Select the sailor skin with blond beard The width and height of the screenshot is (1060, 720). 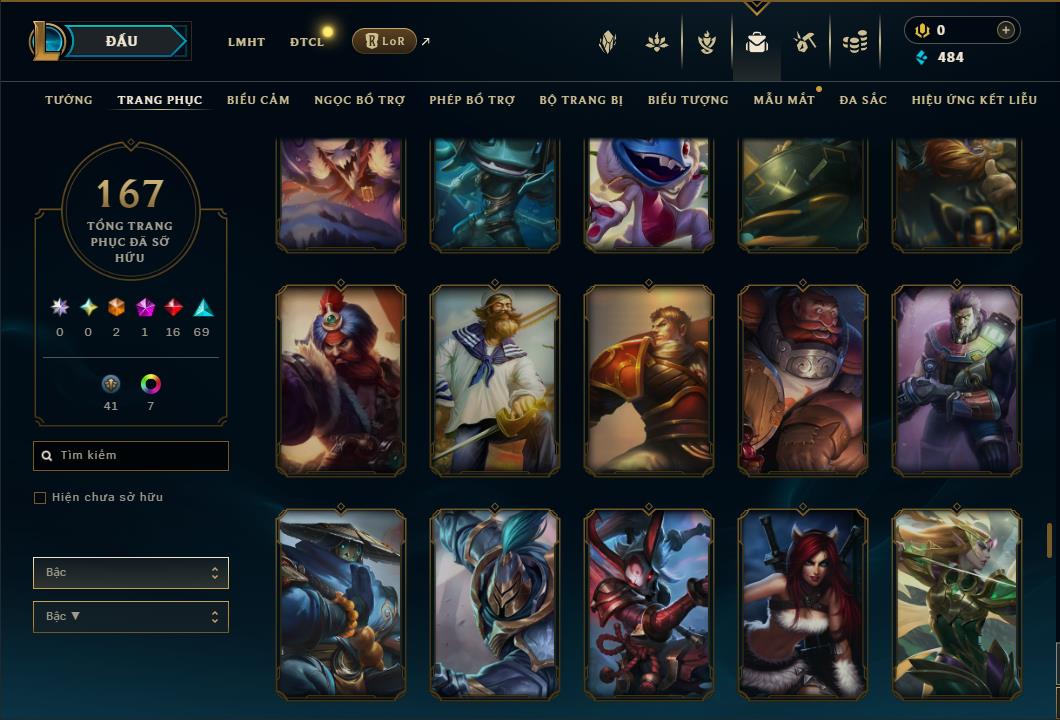(x=495, y=380)
